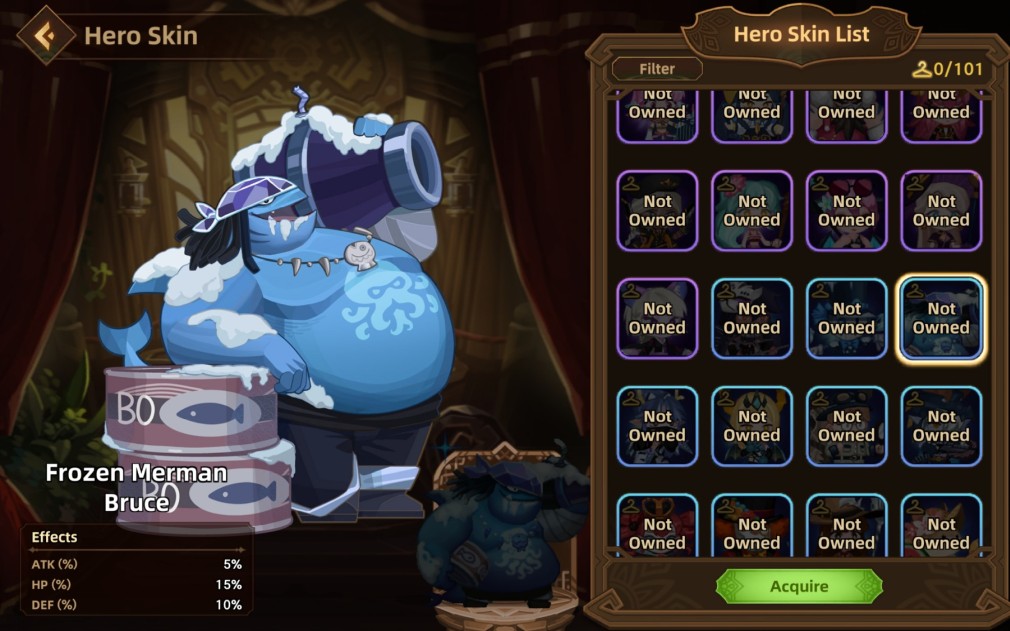Choose the teal-haired hero skin thumbnail

point(752,210)
